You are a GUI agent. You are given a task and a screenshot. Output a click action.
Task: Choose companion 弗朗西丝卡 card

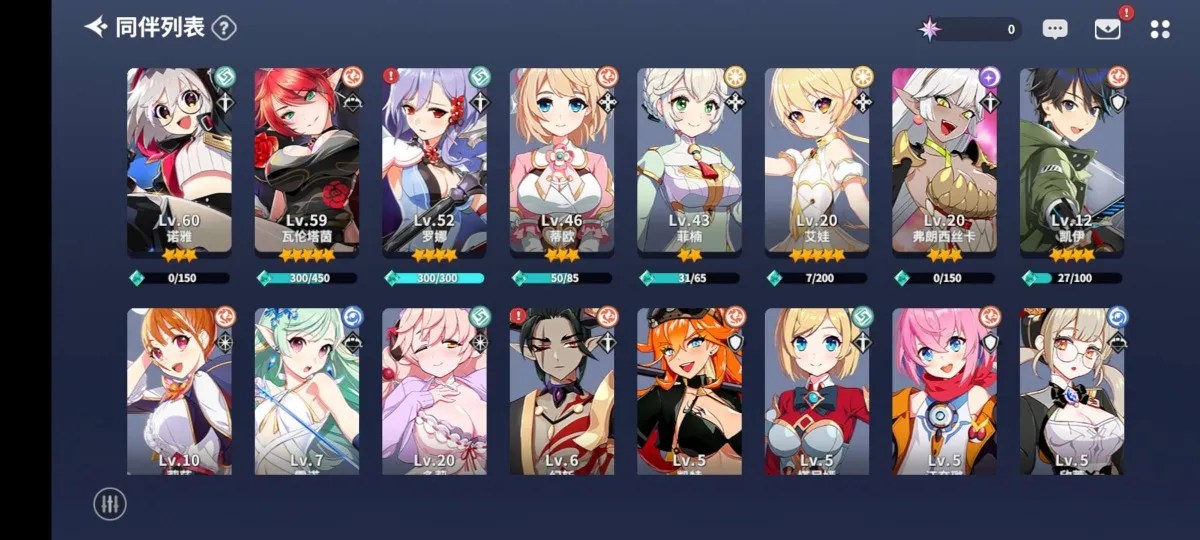pyautogui.click(x=945, y=160)
